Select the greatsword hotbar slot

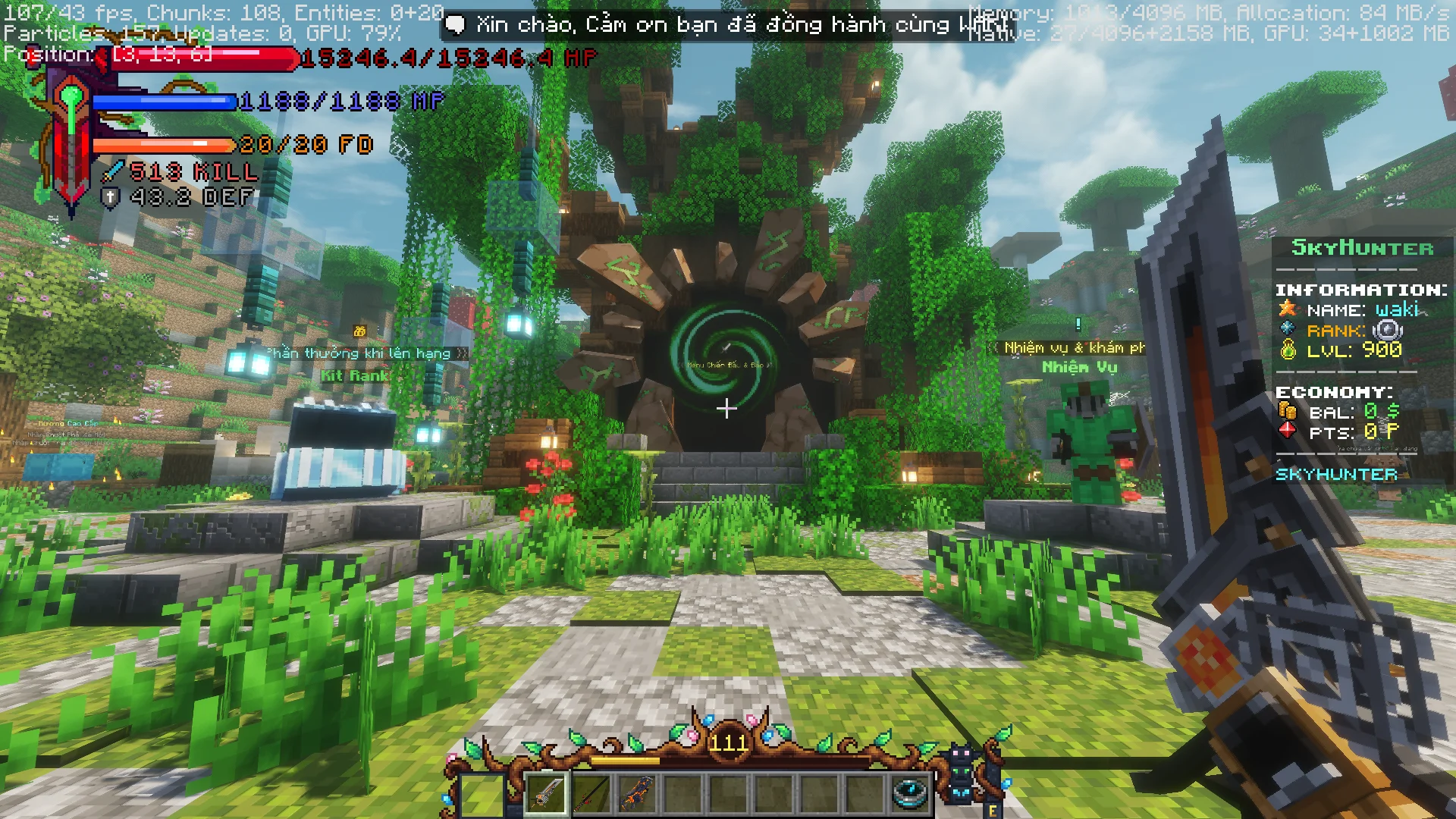click(547, 794)
